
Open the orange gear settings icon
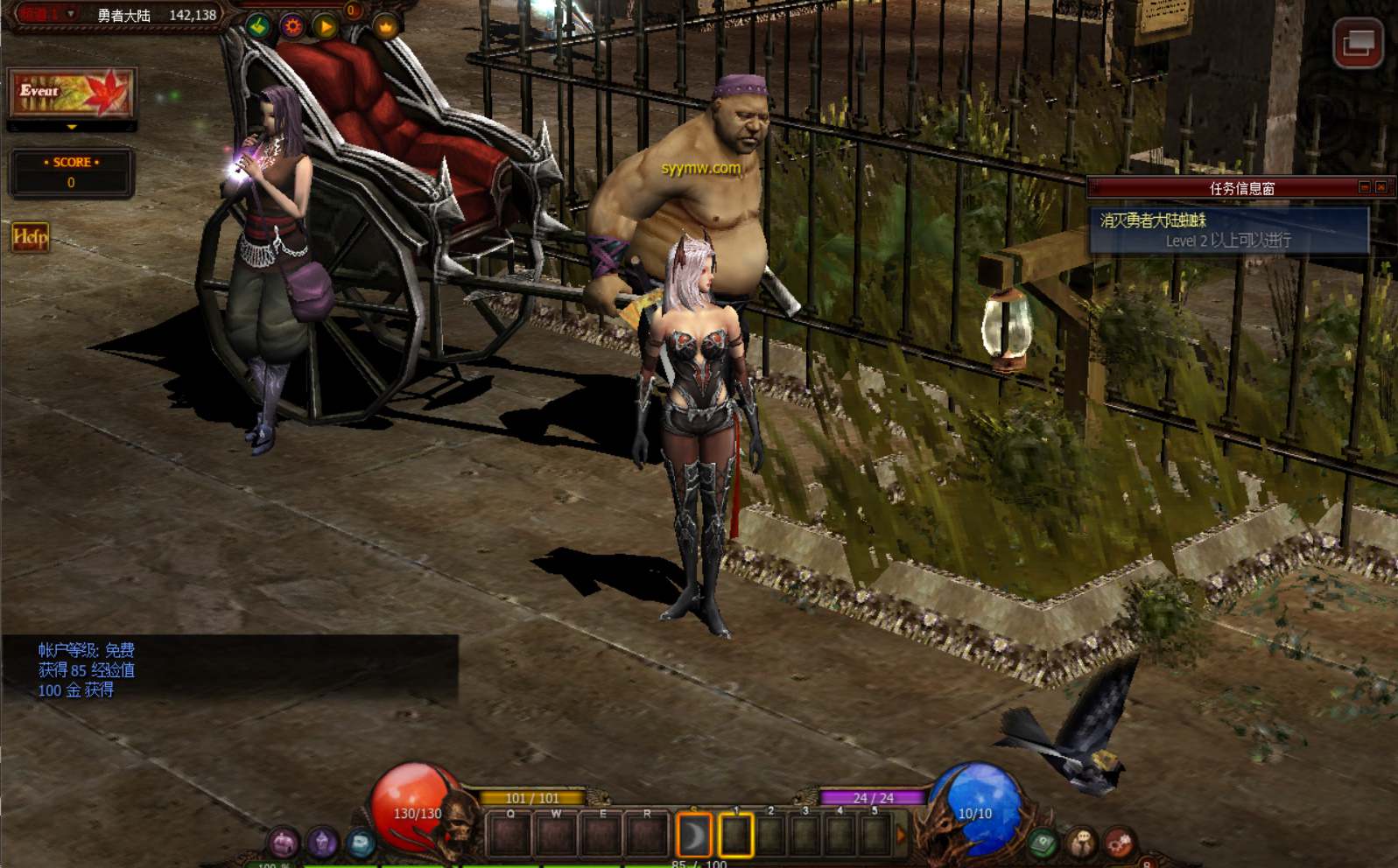292,26
